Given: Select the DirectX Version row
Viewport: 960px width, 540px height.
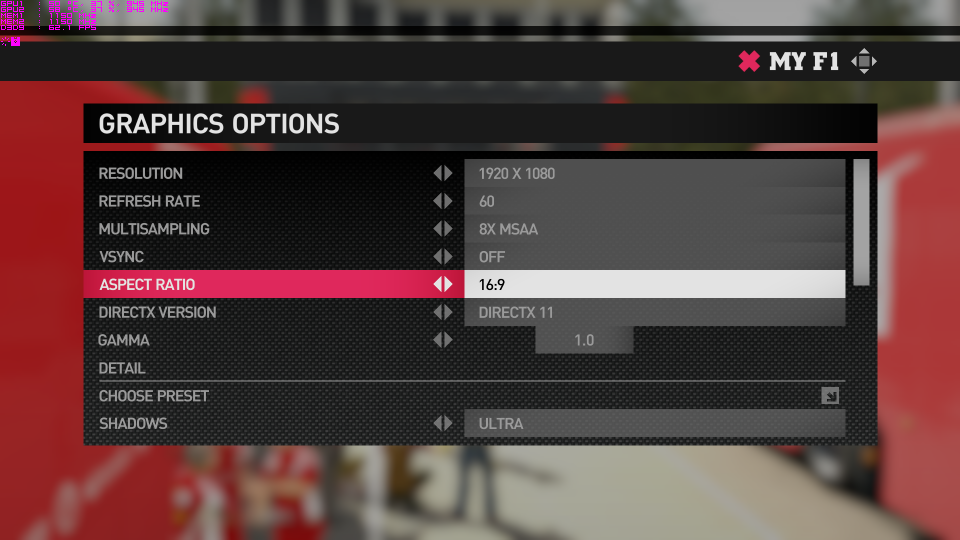Looking at the screenshot, I should 157,313.
